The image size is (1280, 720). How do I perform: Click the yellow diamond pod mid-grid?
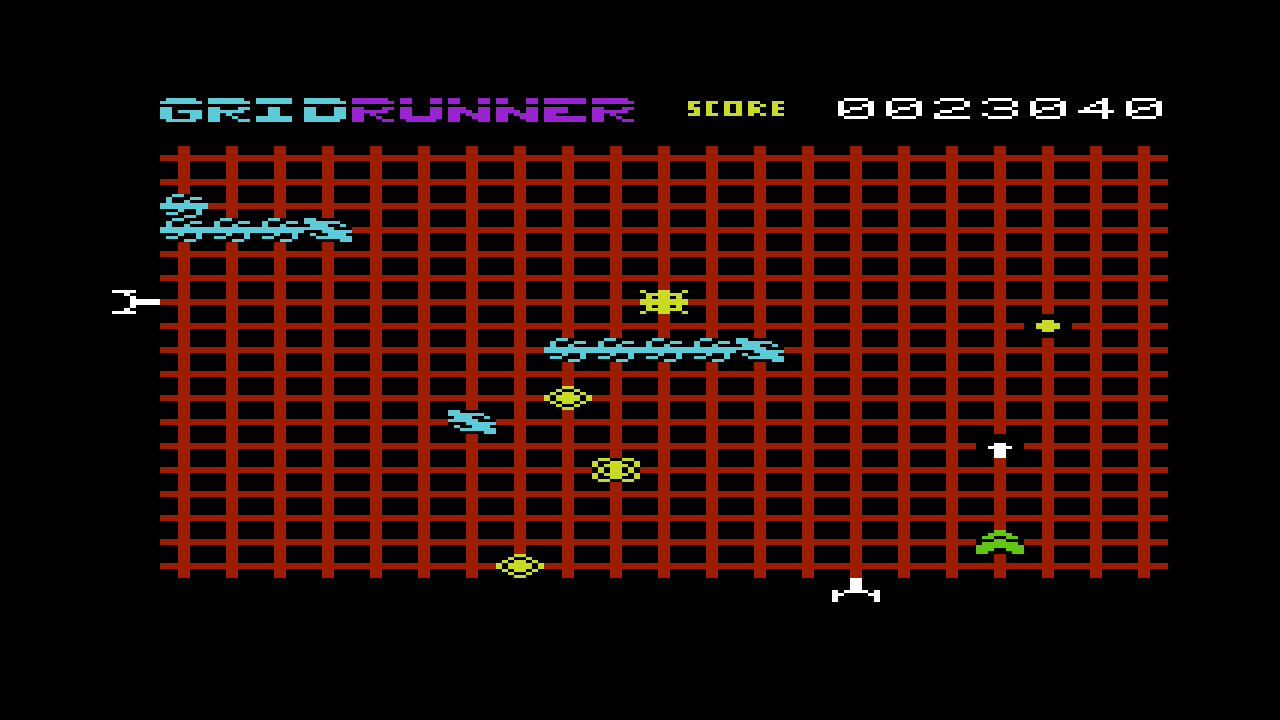tap(567, 397)
